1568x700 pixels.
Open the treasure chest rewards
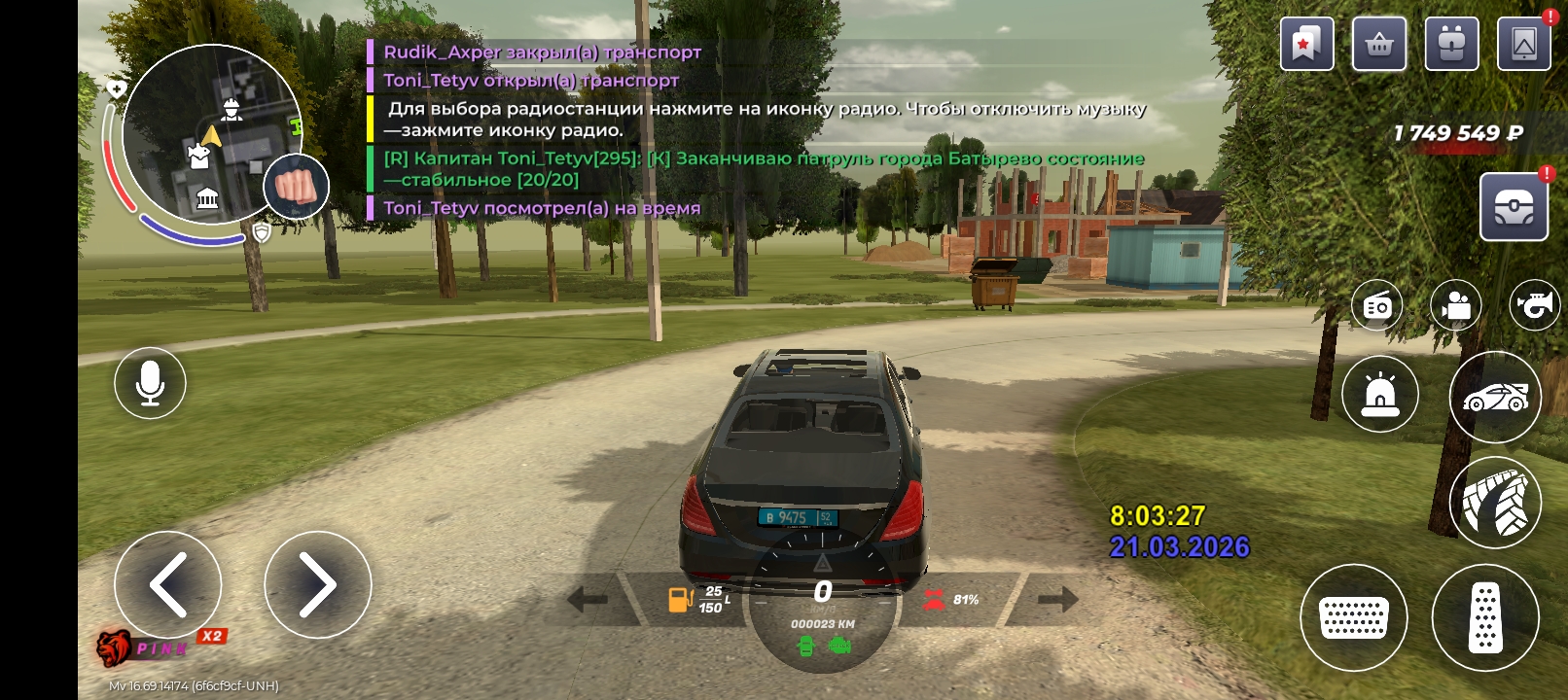(1514, 207)
